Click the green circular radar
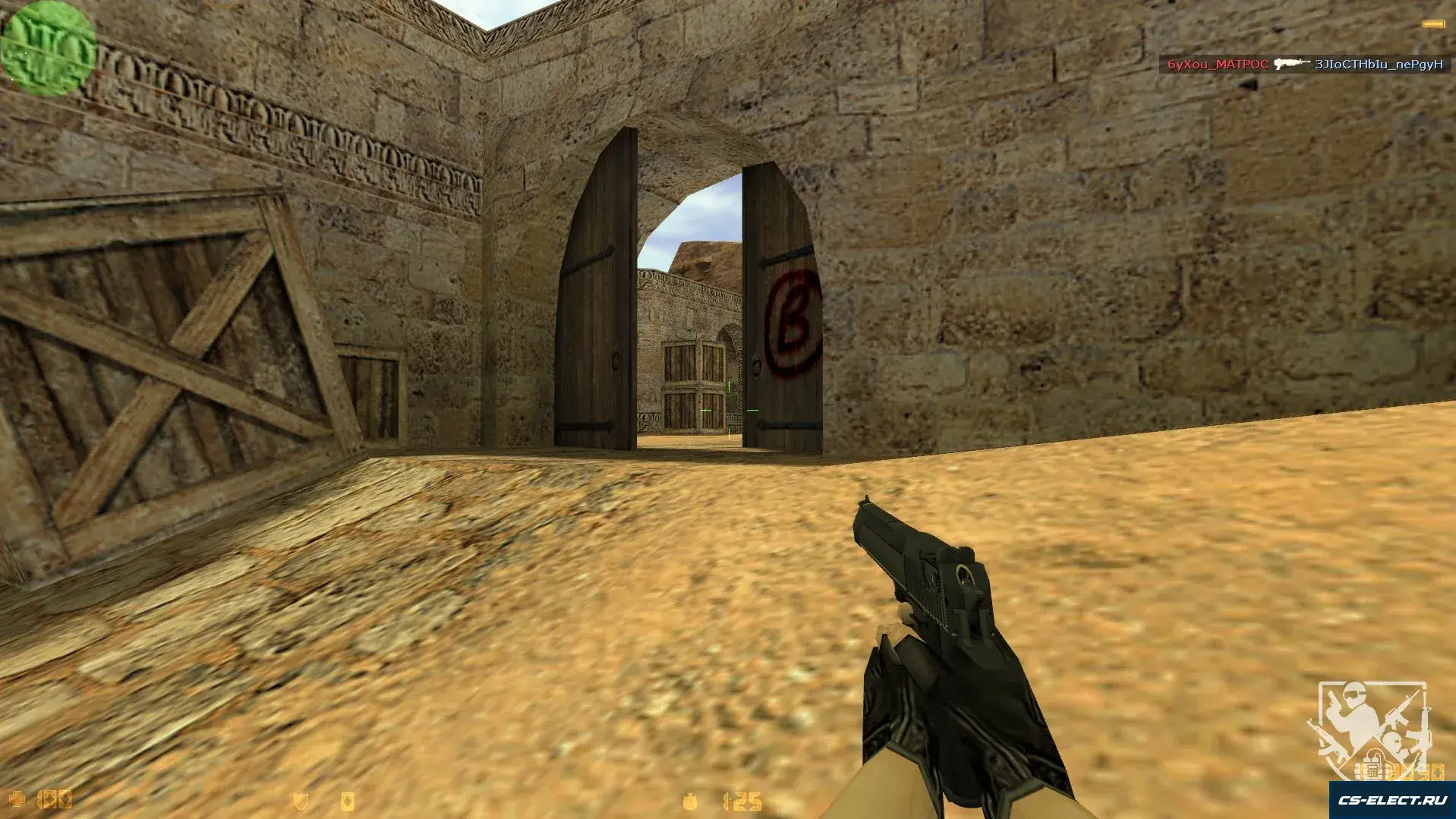 (48, 47)
